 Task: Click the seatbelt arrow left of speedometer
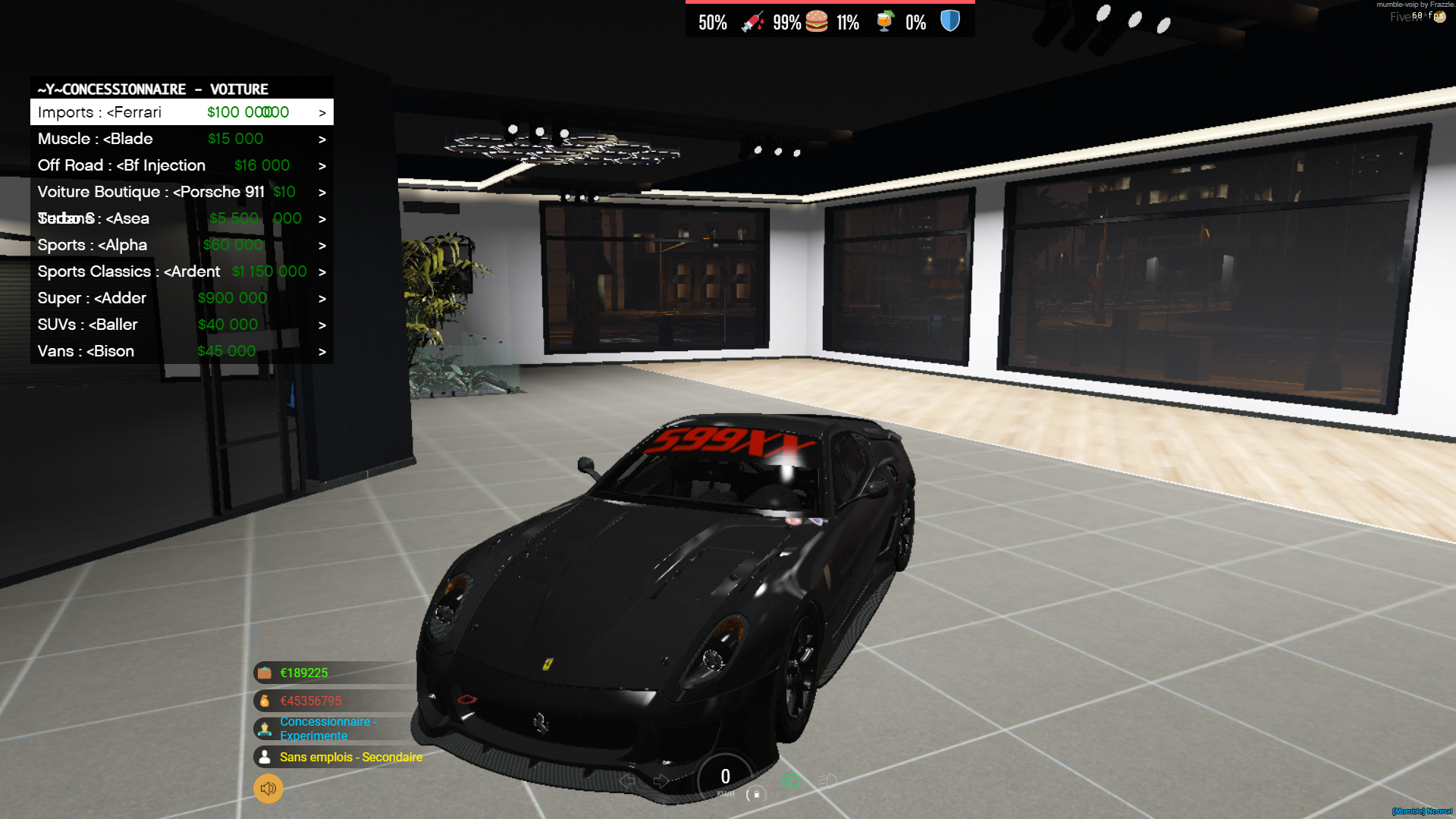(627, 780)
